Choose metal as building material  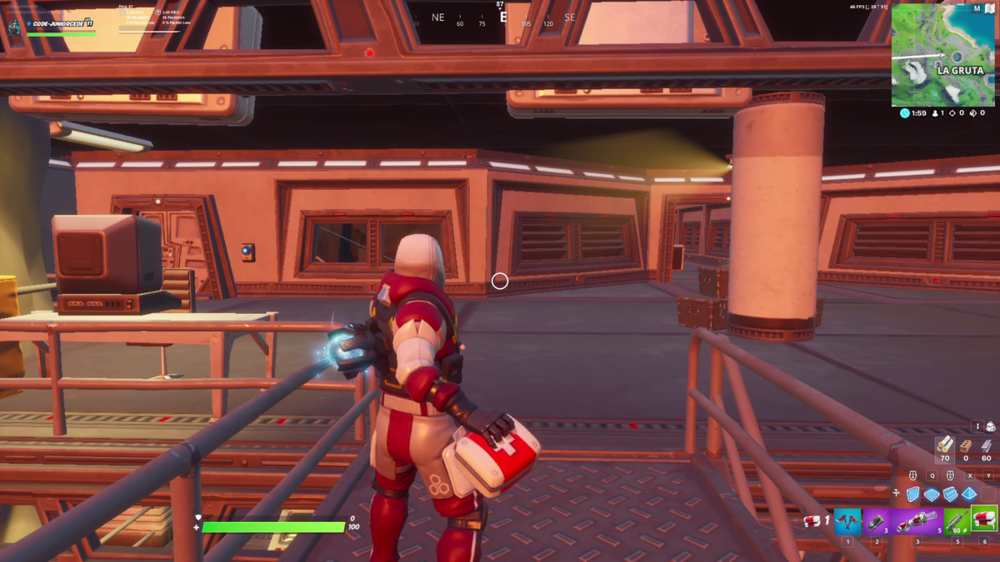(x=987, y=445)
